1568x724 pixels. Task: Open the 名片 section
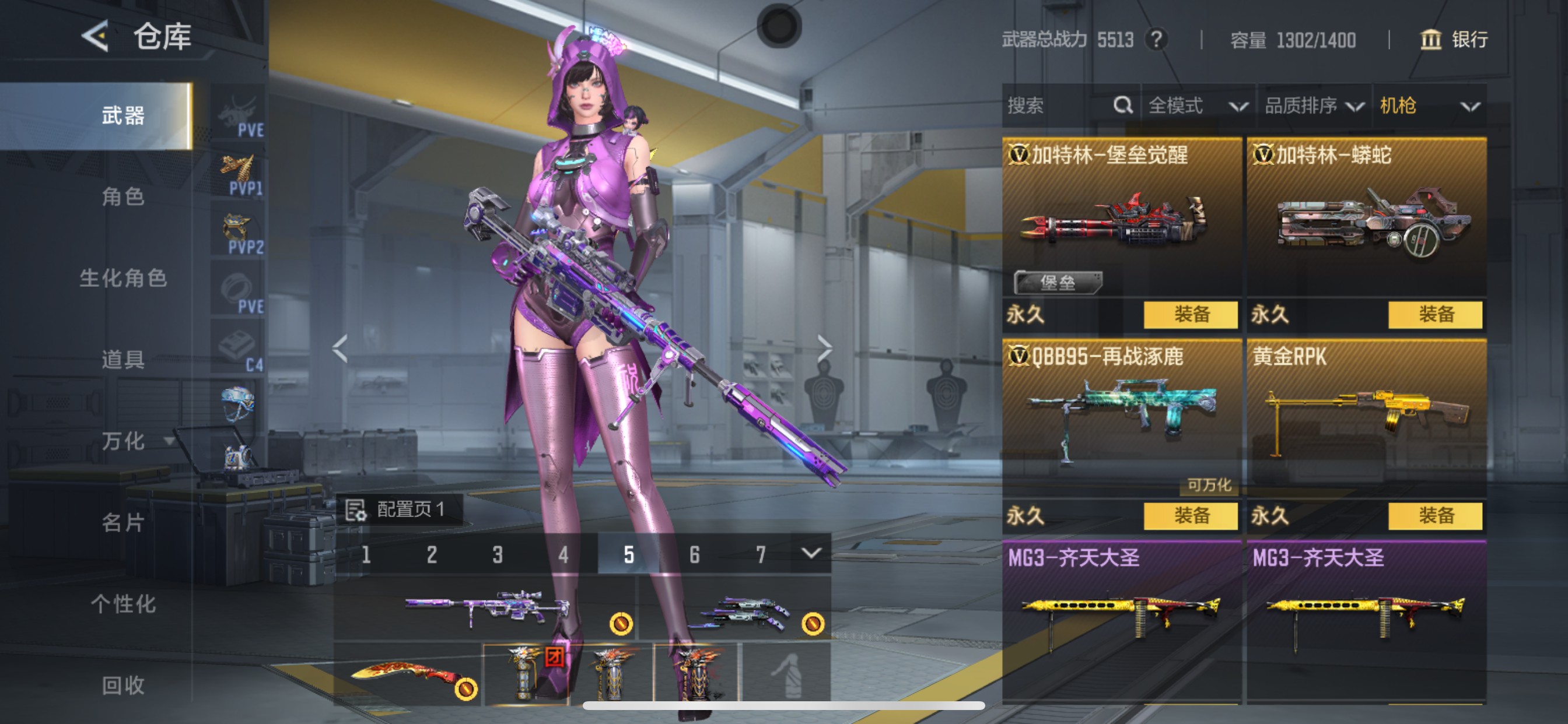123,522
